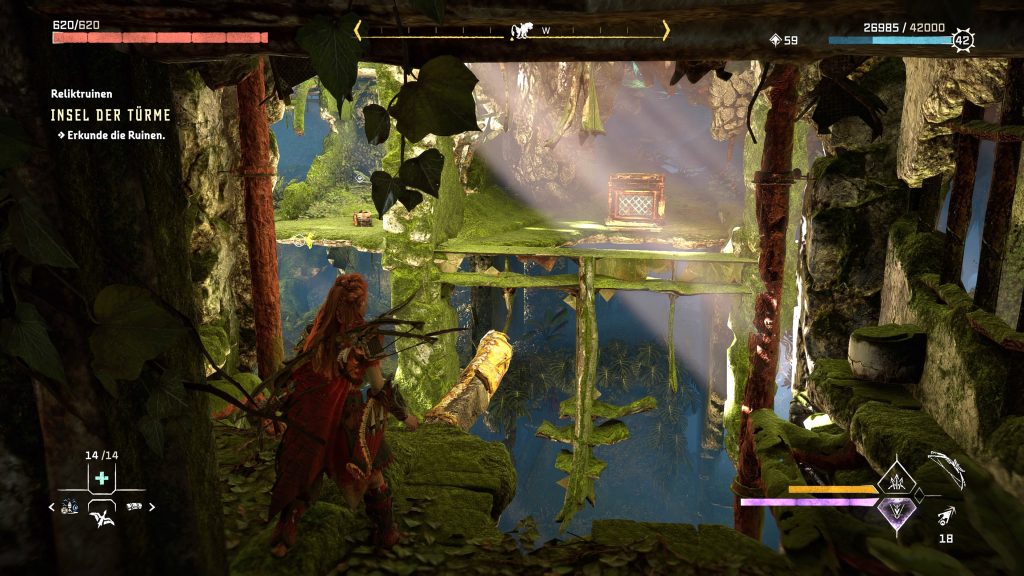Pick the trap tool icon
The width and height of the screenshot is (1024, 576).
pos(134,507)
